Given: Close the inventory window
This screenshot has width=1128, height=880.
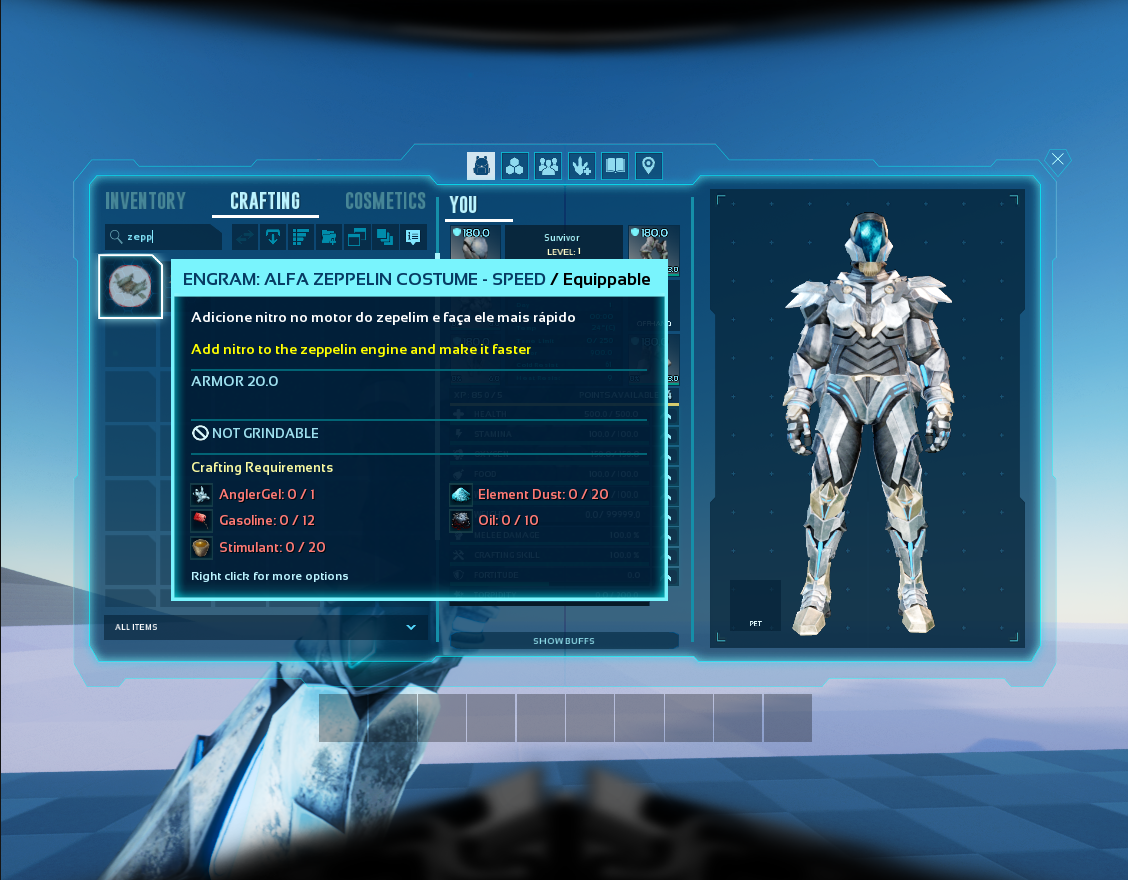Looking at the screenshot, I should click(x=1058, y=159).
